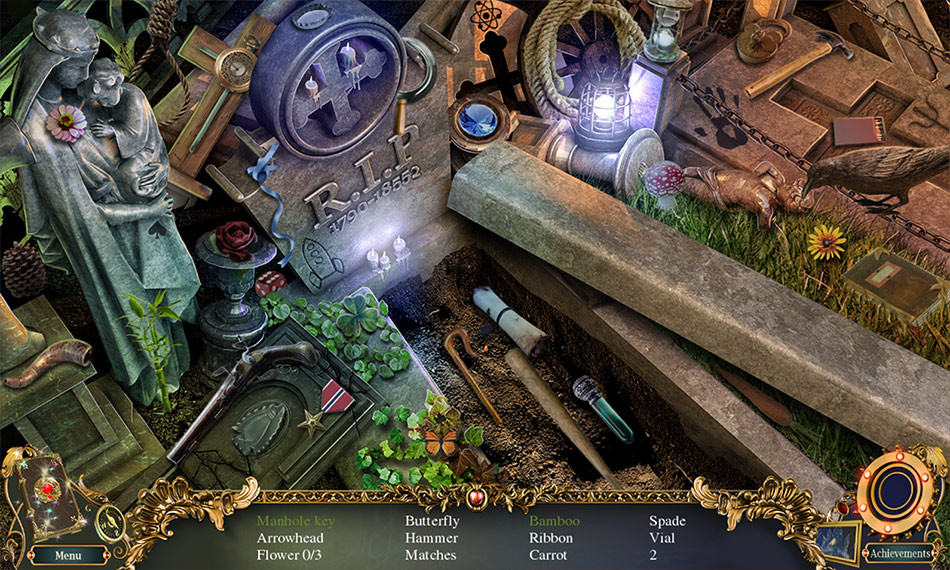The image size is (950, 570).
Task: Select 'Hammer' in the item list
Action: (432, 538)
